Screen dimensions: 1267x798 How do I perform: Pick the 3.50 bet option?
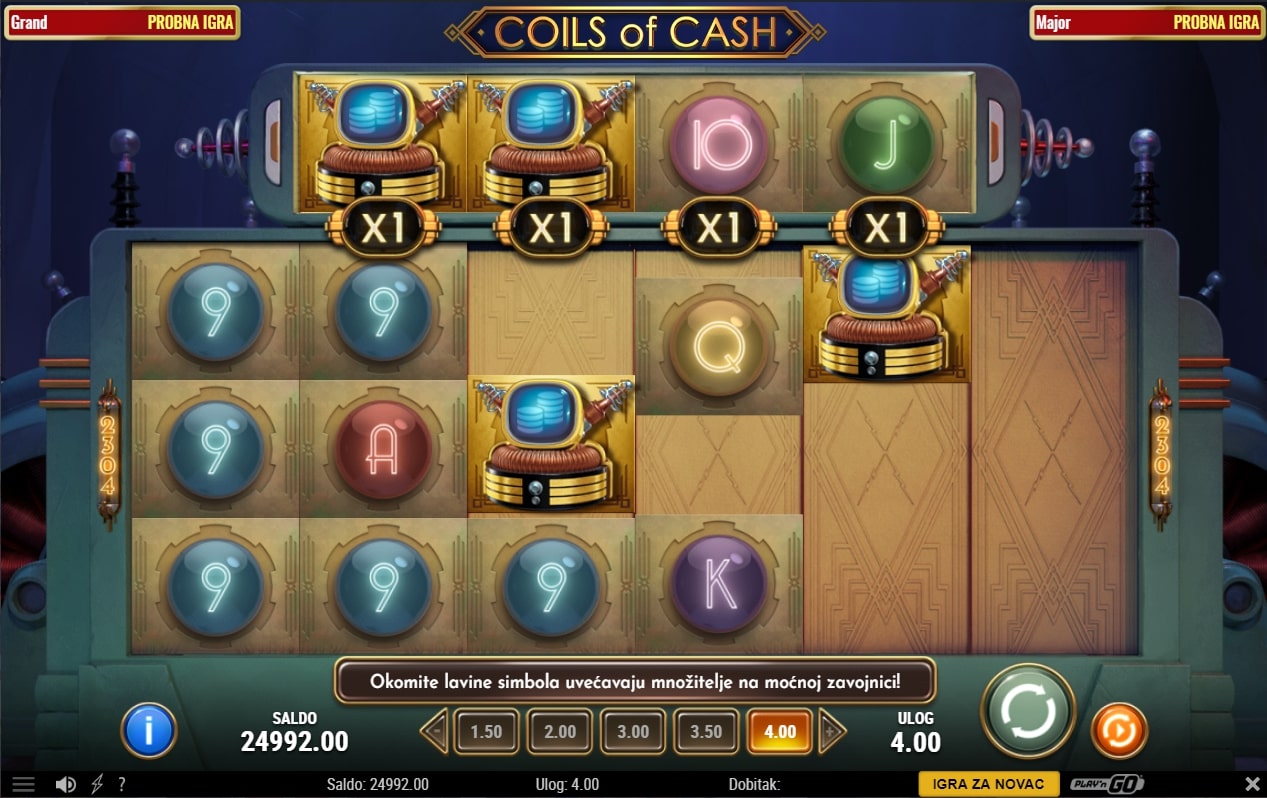click(706, 732)
